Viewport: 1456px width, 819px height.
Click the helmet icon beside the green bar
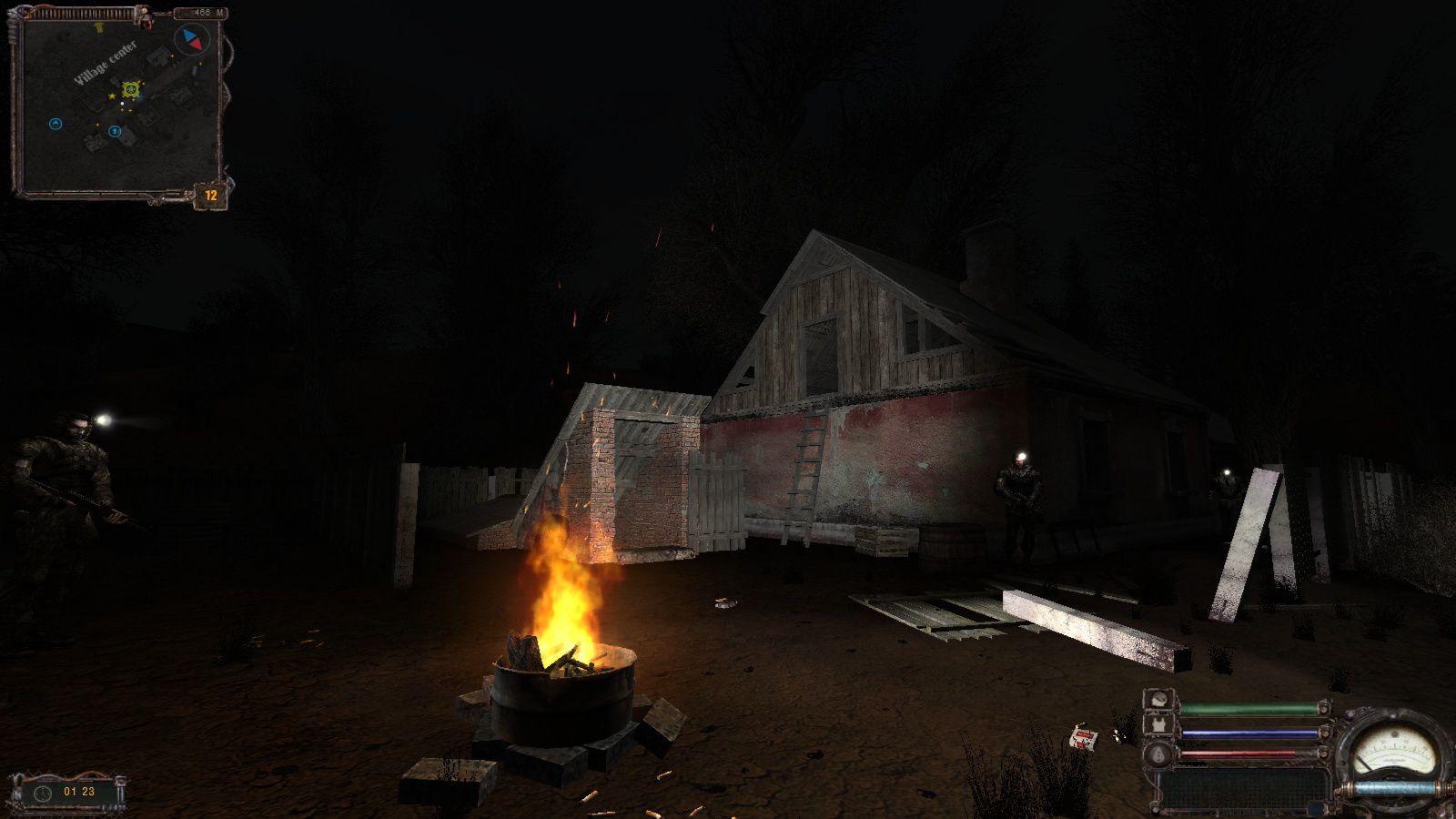click(x=1158, y=701)
